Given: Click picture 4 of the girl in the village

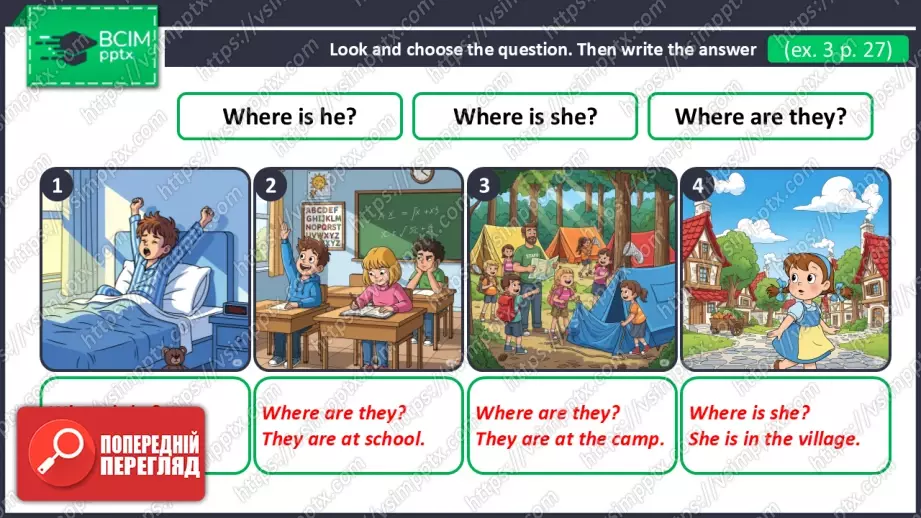Looking at the screenshot, I should (785, 270).
